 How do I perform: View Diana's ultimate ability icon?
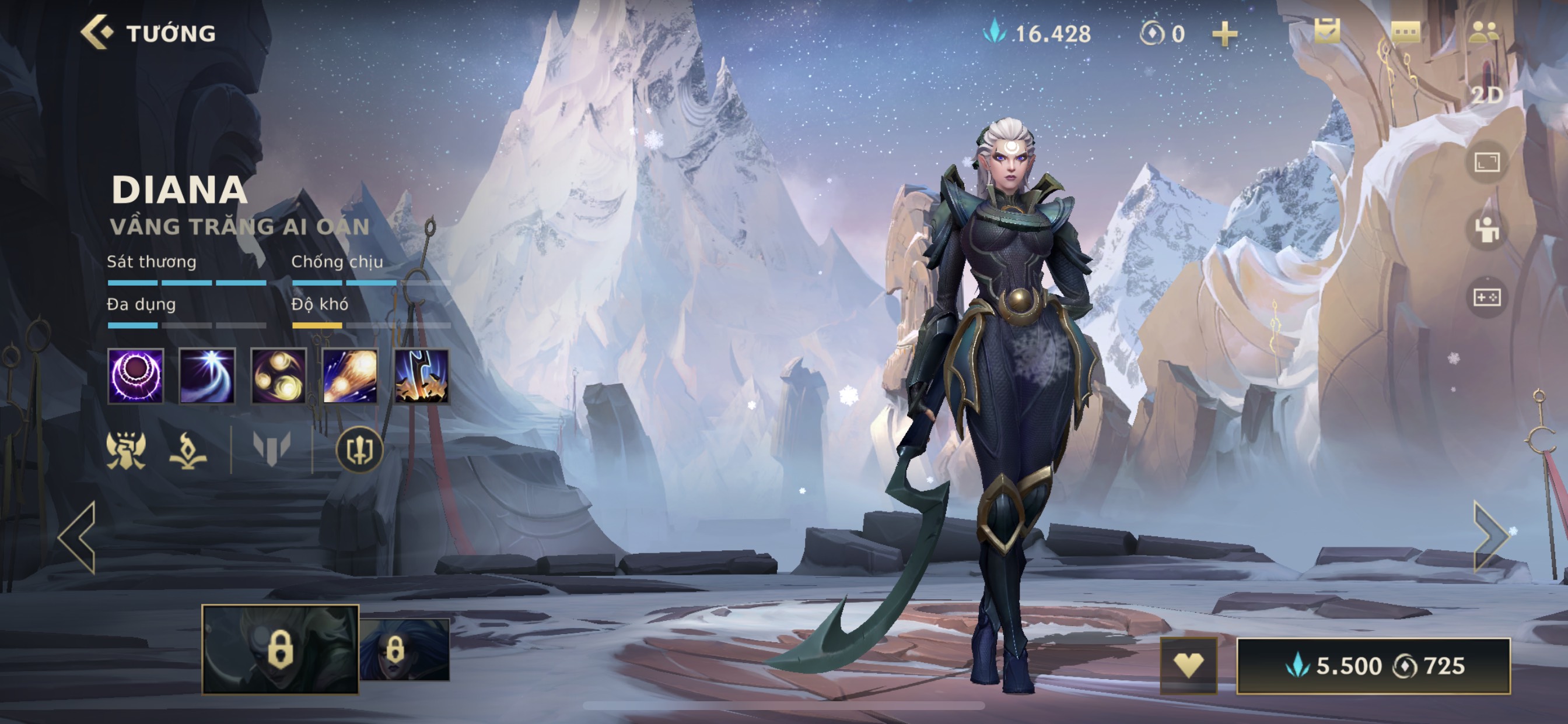(421, 376)
